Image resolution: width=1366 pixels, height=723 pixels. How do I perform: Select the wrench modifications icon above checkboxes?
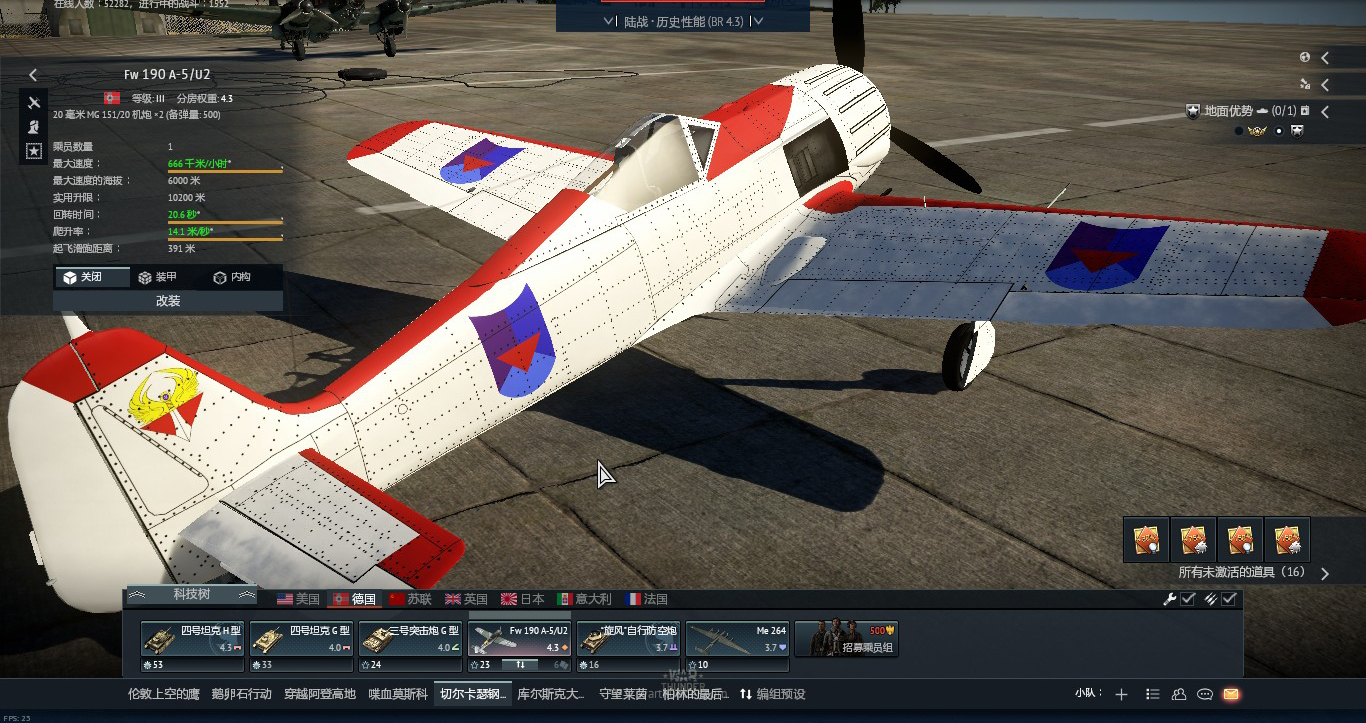[1170, 599]
